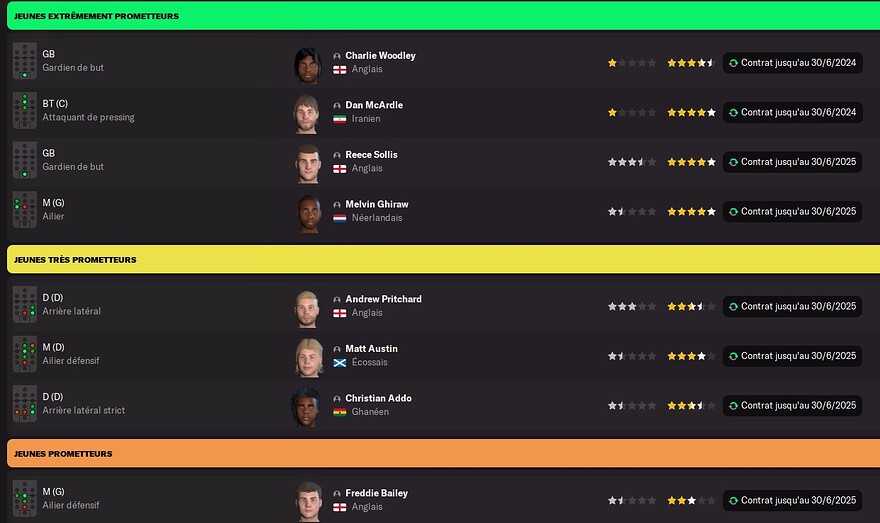
Task: Select Freddie Bailey's name
Action: [x=376, y=493]
